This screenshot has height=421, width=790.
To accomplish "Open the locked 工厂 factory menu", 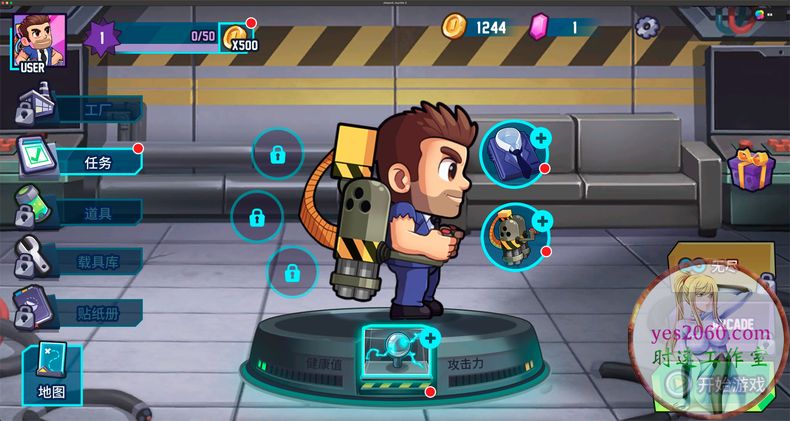I will point(83,109).
